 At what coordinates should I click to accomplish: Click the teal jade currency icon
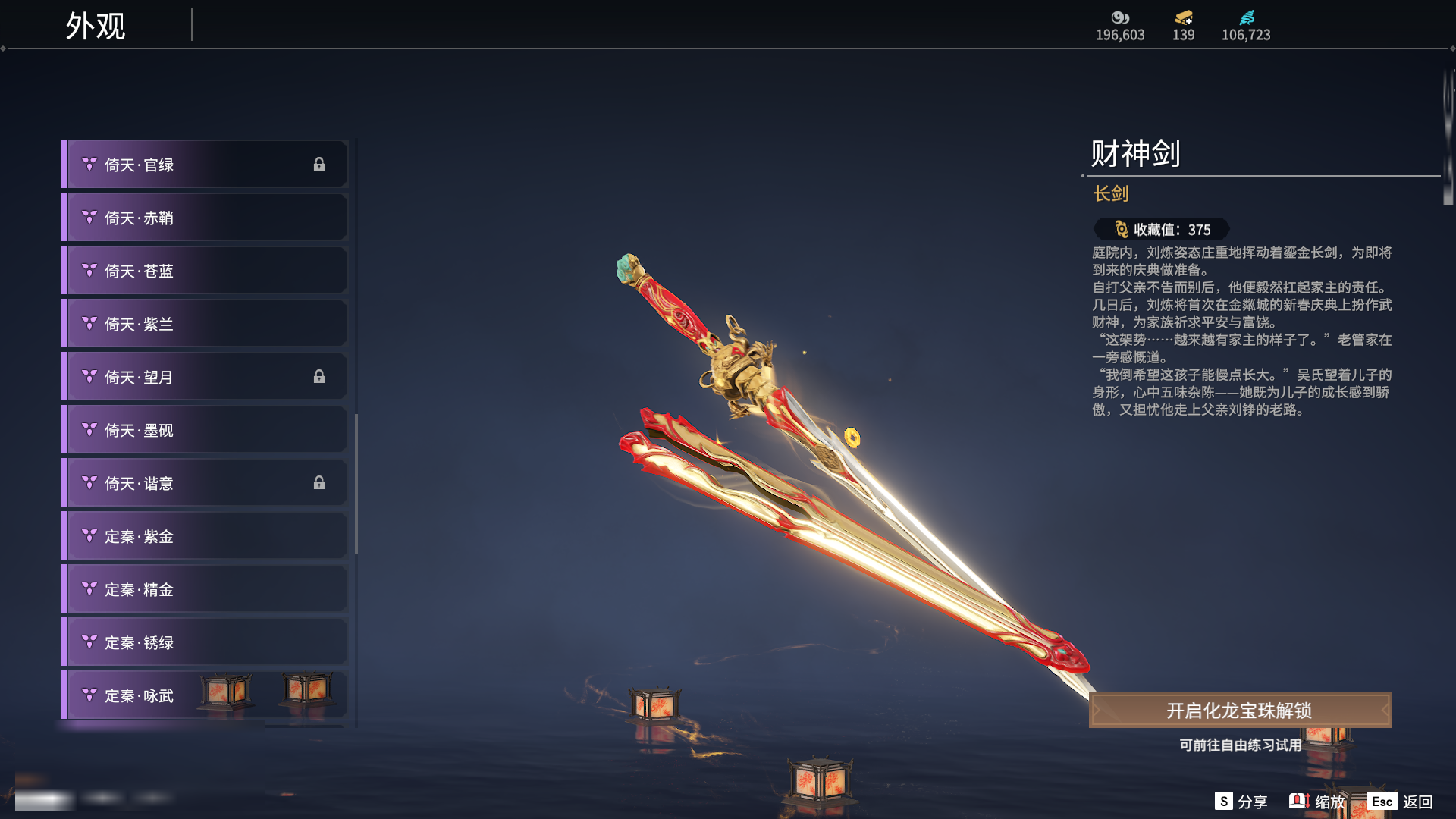pos(1246,17)
